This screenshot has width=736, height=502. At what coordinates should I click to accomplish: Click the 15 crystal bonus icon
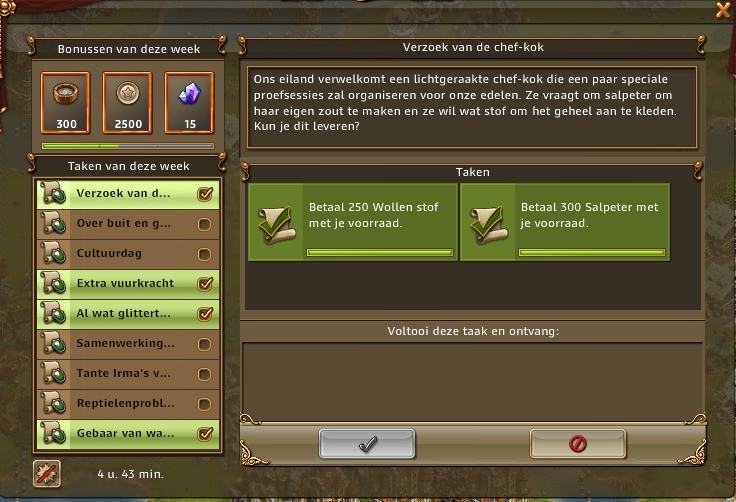pyautogui.click(x=189, y=102)
